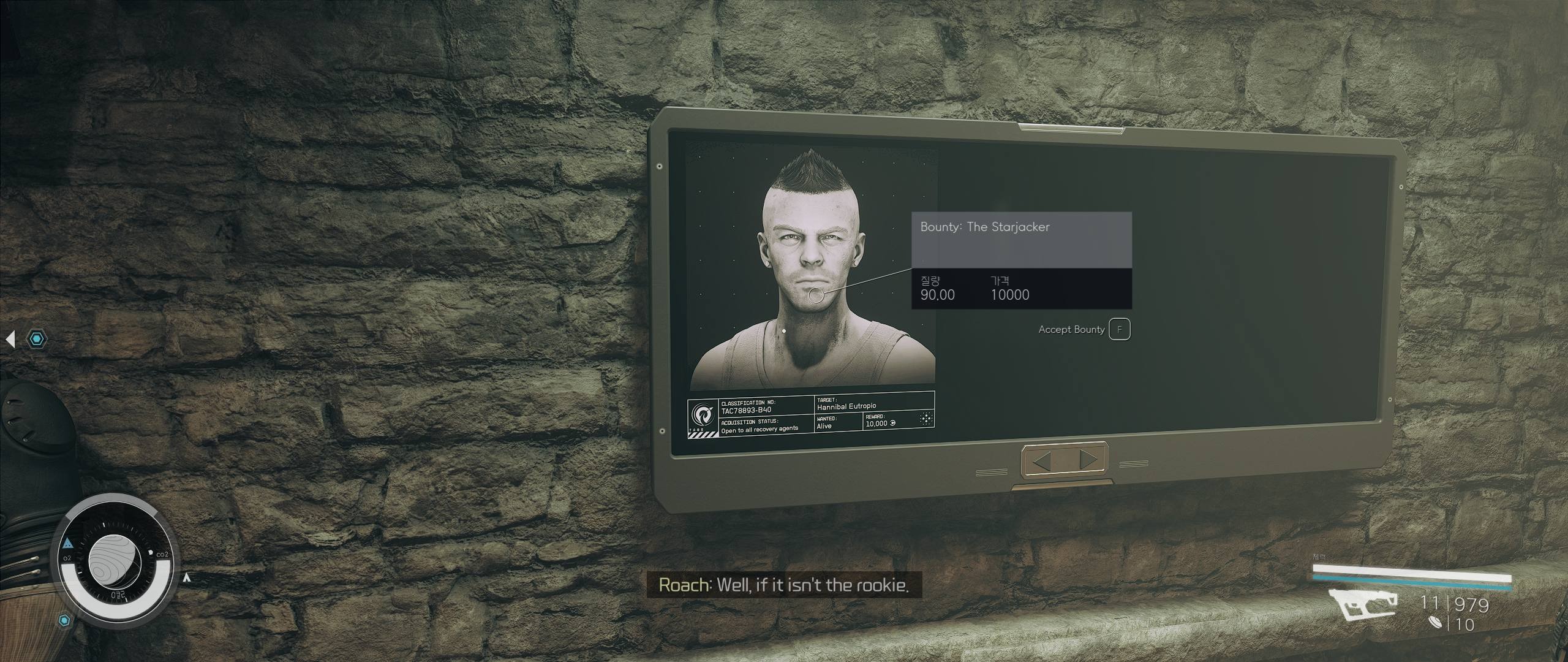Select the Bounty: The Starjacker header
Viewport: 1568px width, 662px height.
[984, 227]
